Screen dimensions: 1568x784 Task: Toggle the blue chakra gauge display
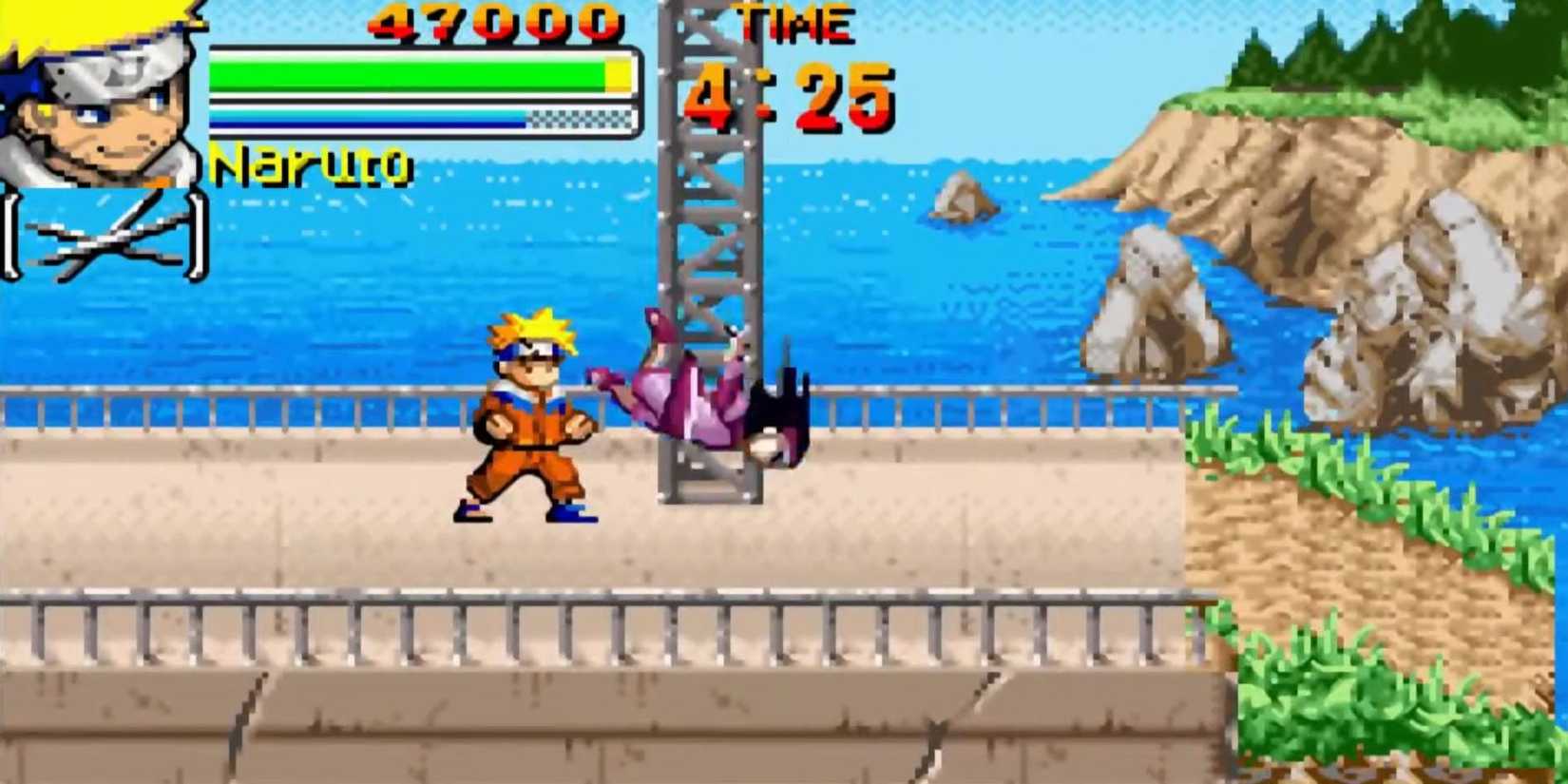tap(371, 119)
